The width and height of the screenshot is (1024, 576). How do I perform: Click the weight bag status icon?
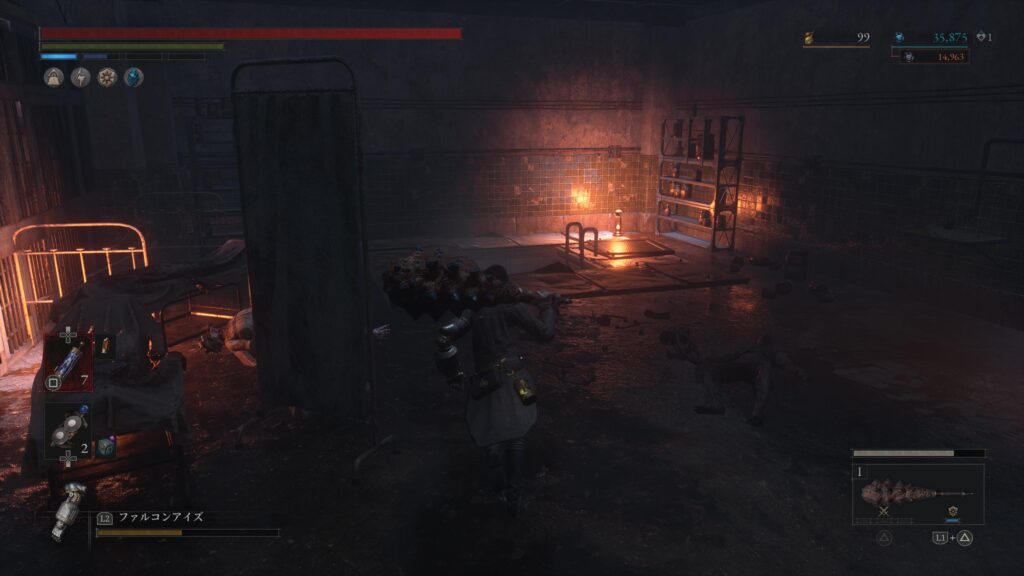(x=53, y=77)
